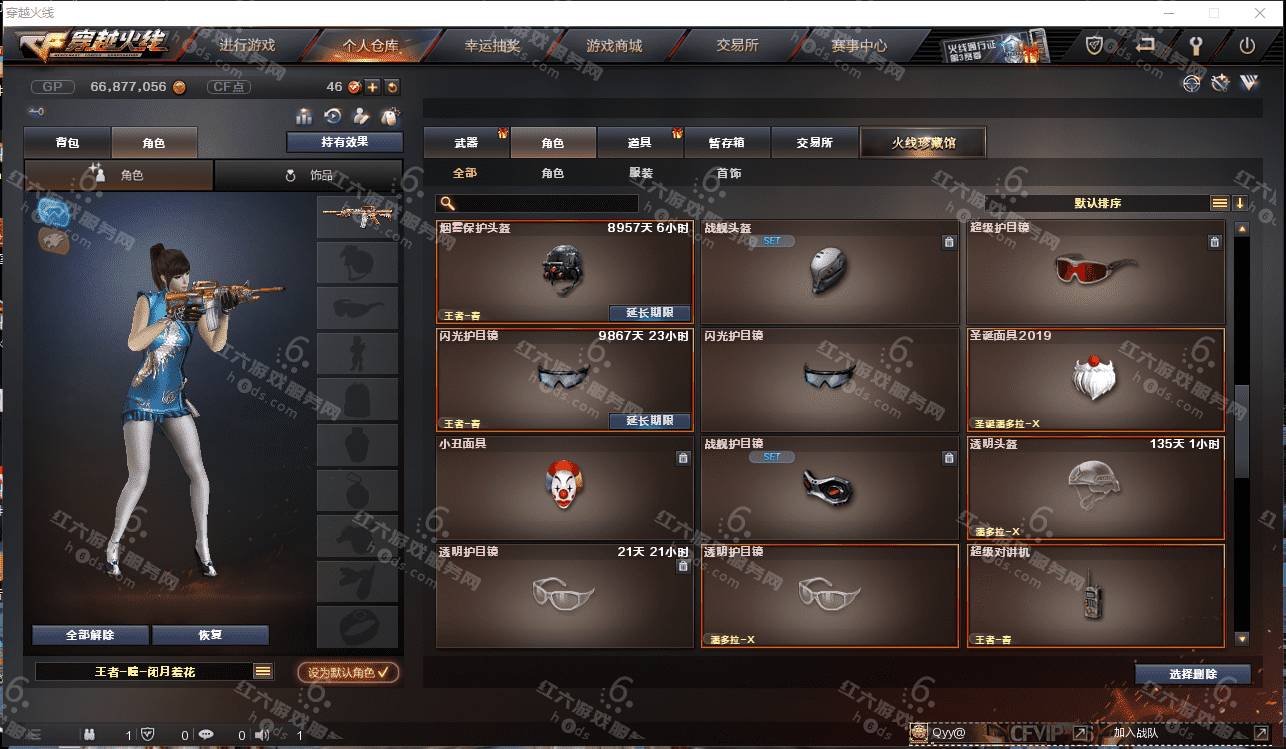Set character as default with 设为默认角色
This screenshot has width=1286, height=749.
point(348,673)
